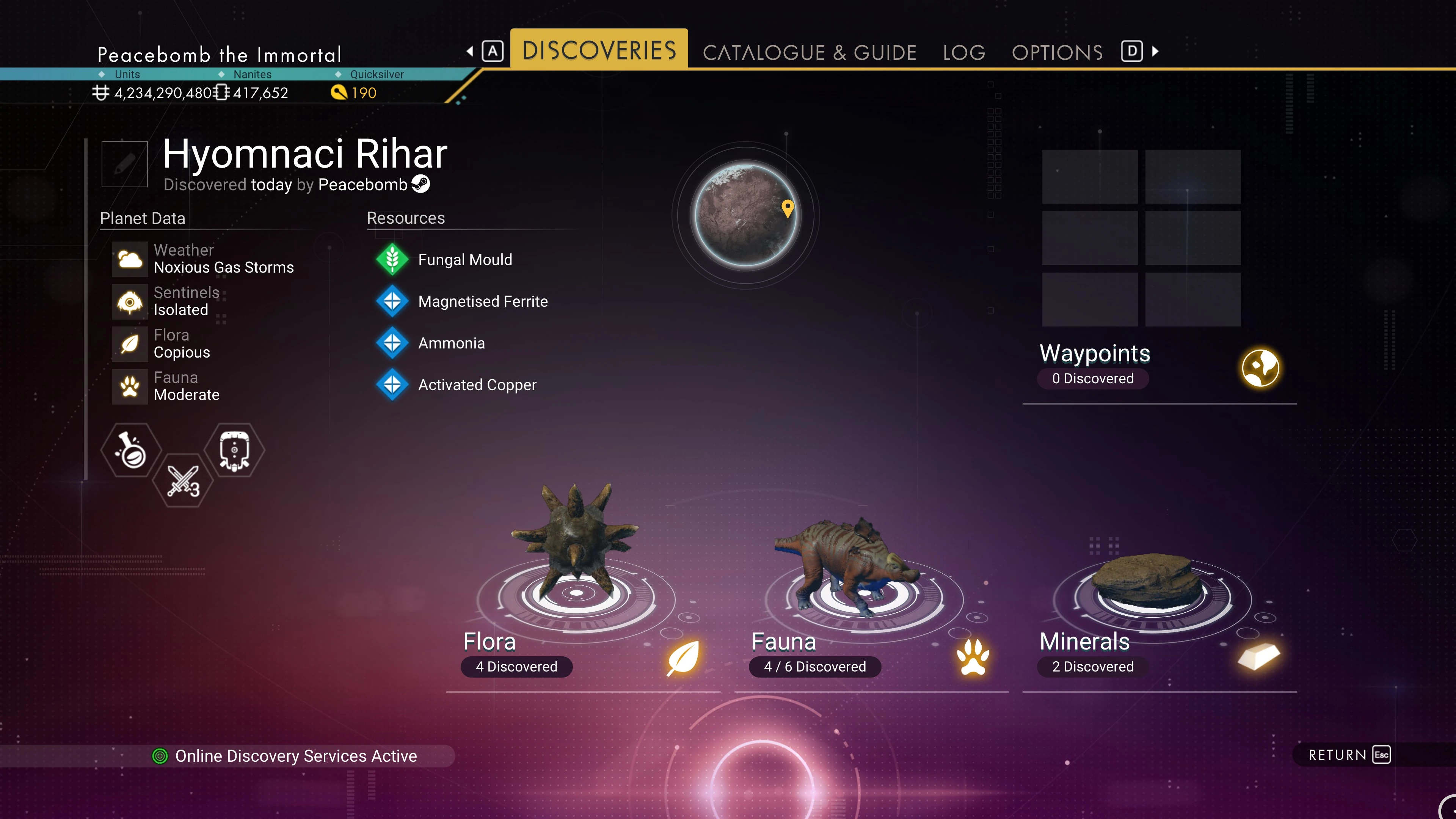Open the Catalogue & Guide tab
The height and width of the screenshot is (819, 1456).
(x=809, y=53)
